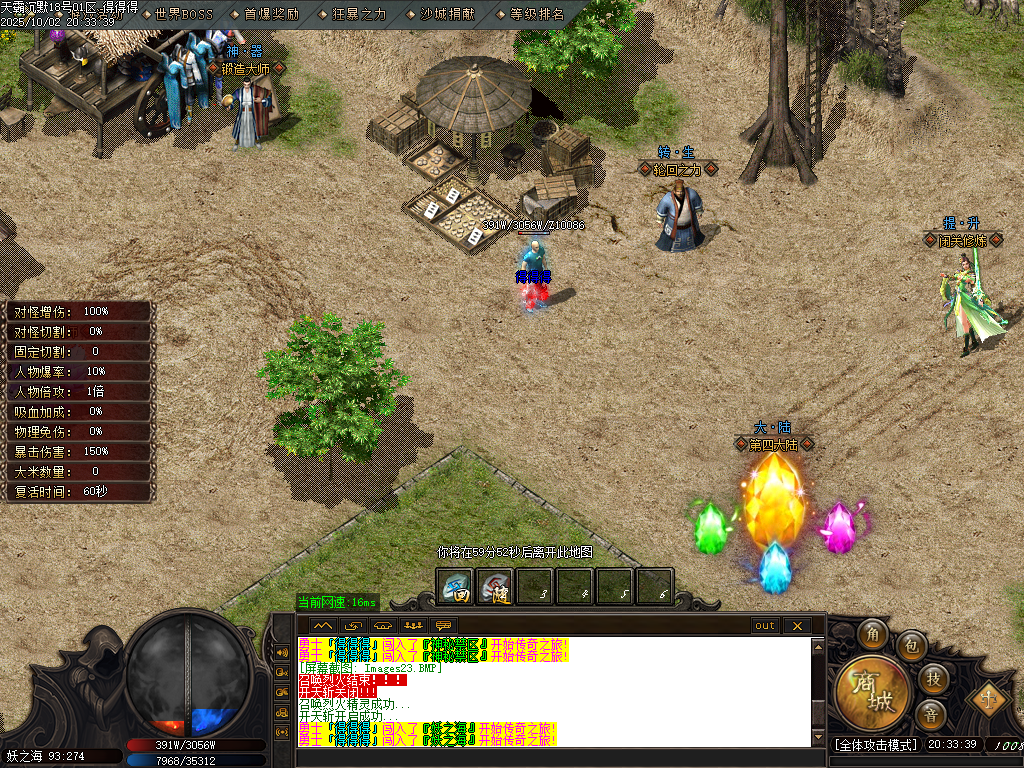This screenshot has width=1024, height=768.
Task: Toggle the speaker chat filter on the left of chat
Action: point(281,654)
